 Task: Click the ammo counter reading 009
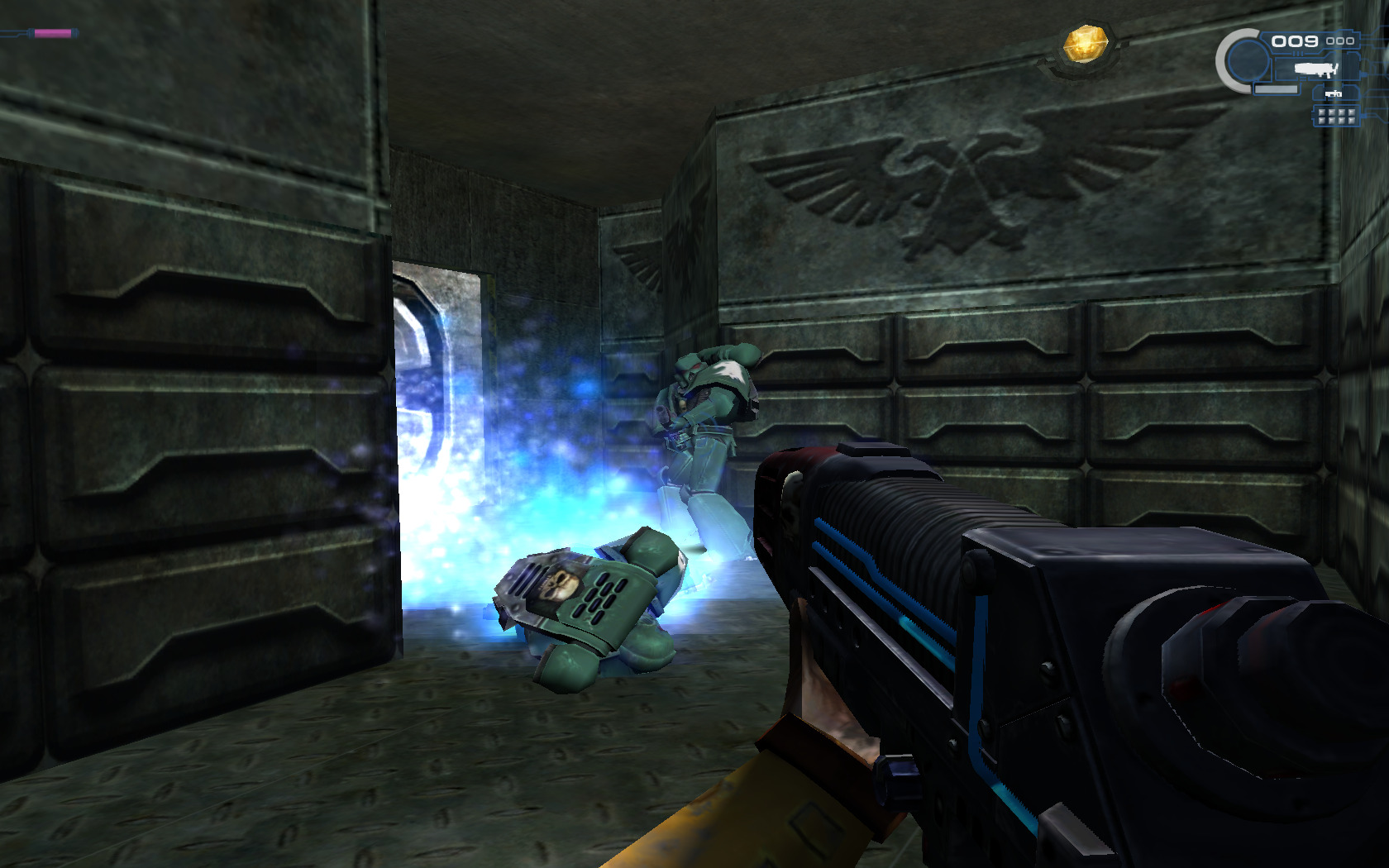click(x=1295, y=41)
